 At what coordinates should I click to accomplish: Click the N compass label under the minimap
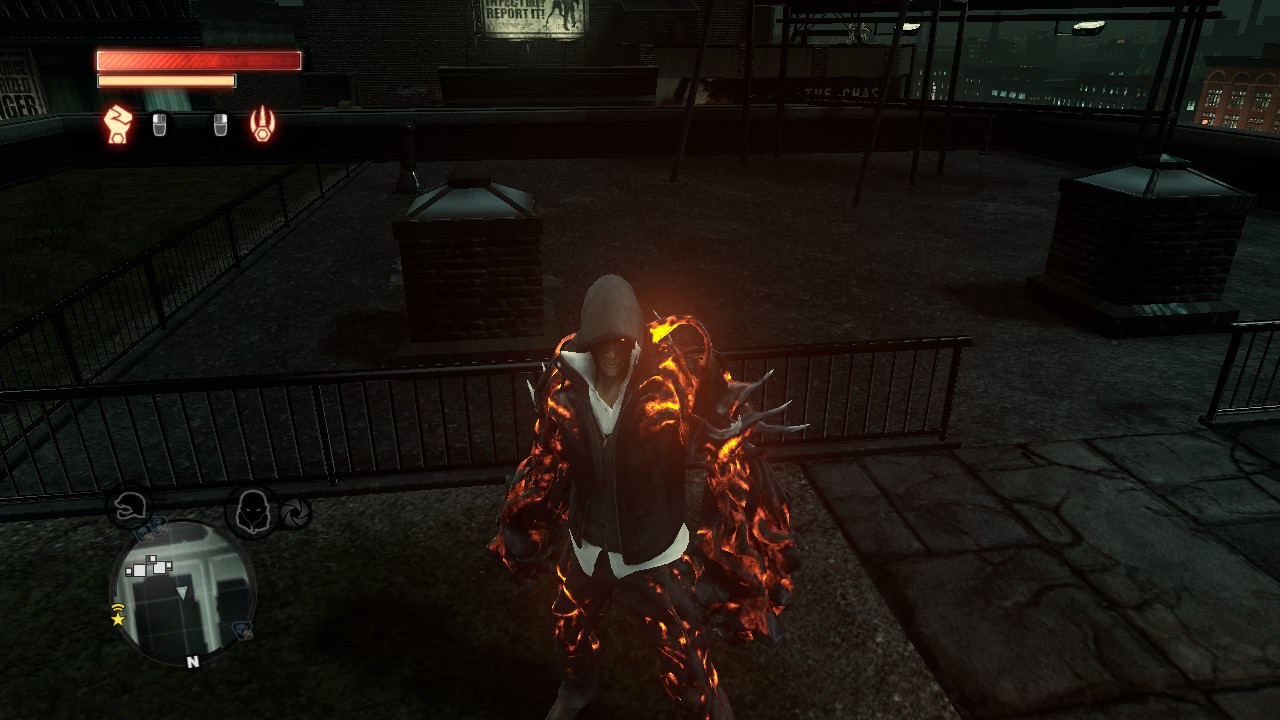193,662
